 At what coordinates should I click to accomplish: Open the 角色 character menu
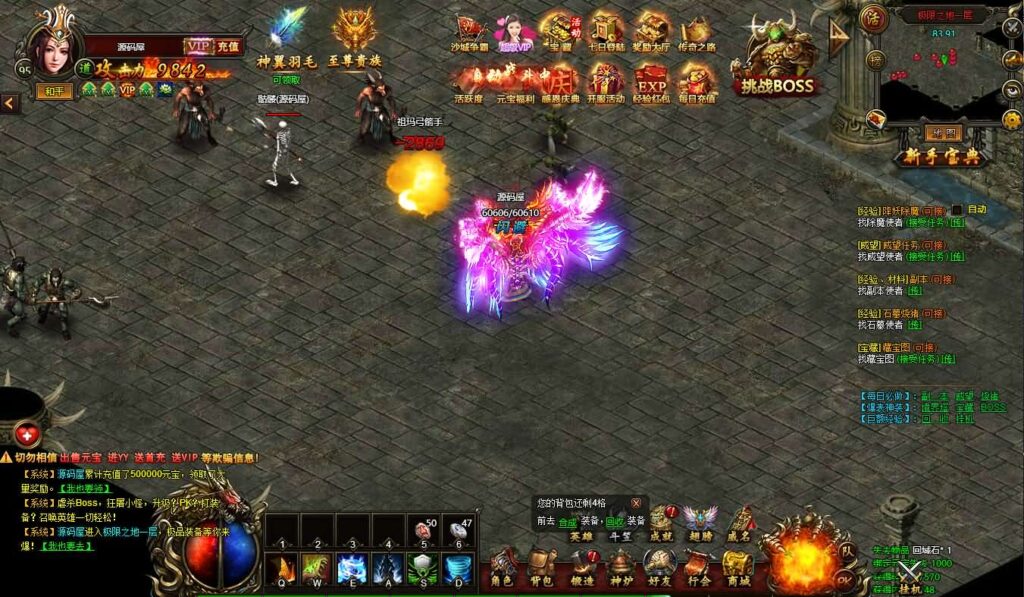(502, 567)
